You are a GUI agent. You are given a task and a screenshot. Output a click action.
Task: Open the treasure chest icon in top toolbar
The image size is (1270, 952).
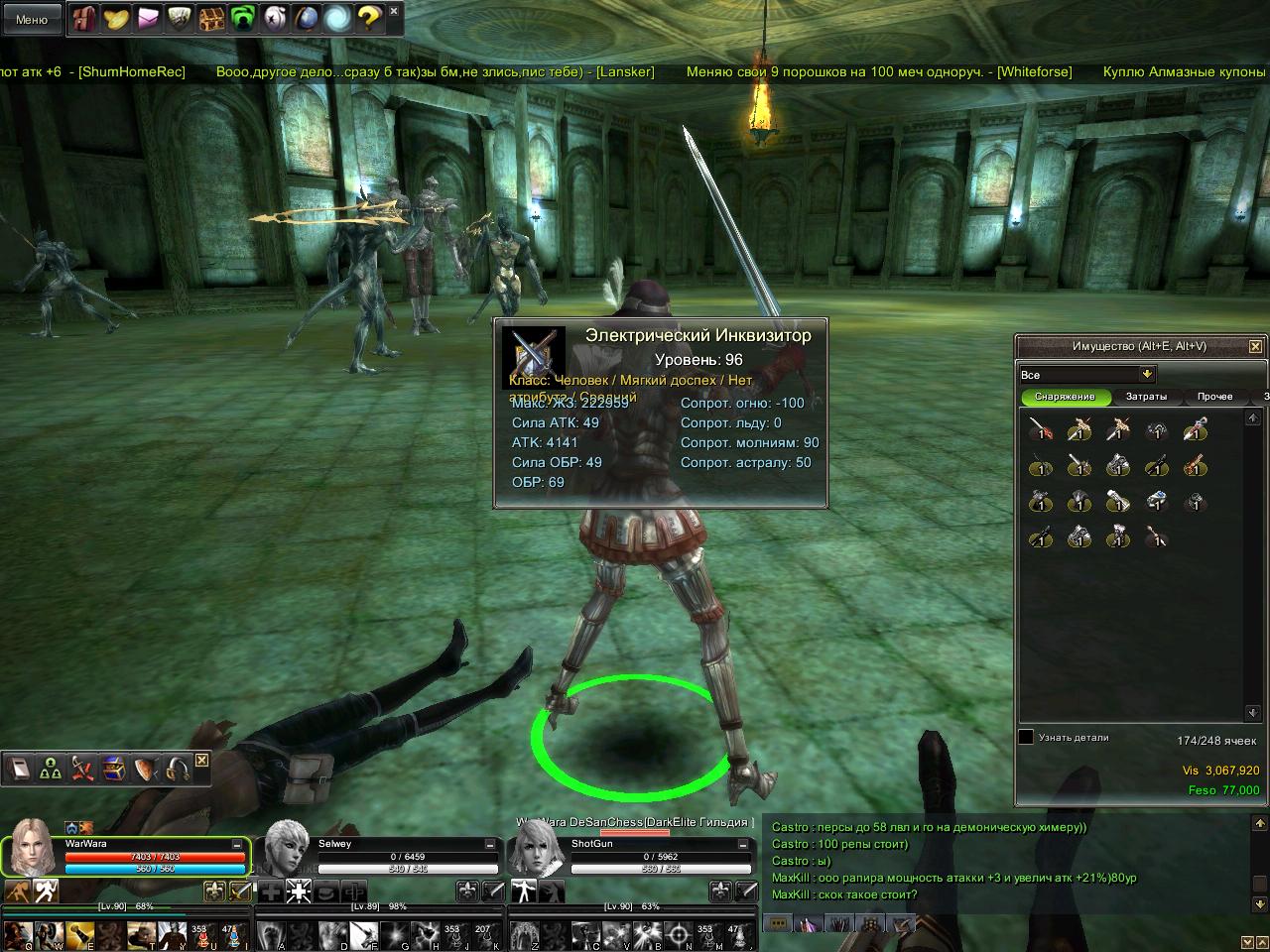coord(211,17)
